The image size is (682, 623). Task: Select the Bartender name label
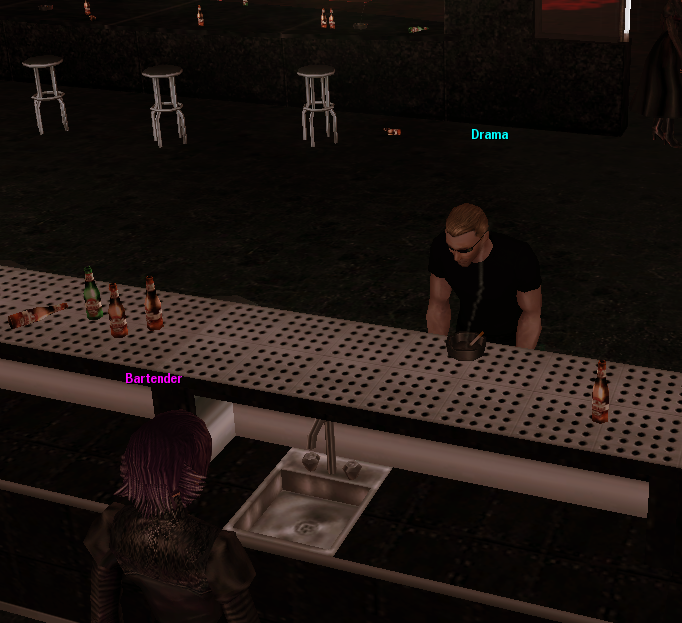153,379
